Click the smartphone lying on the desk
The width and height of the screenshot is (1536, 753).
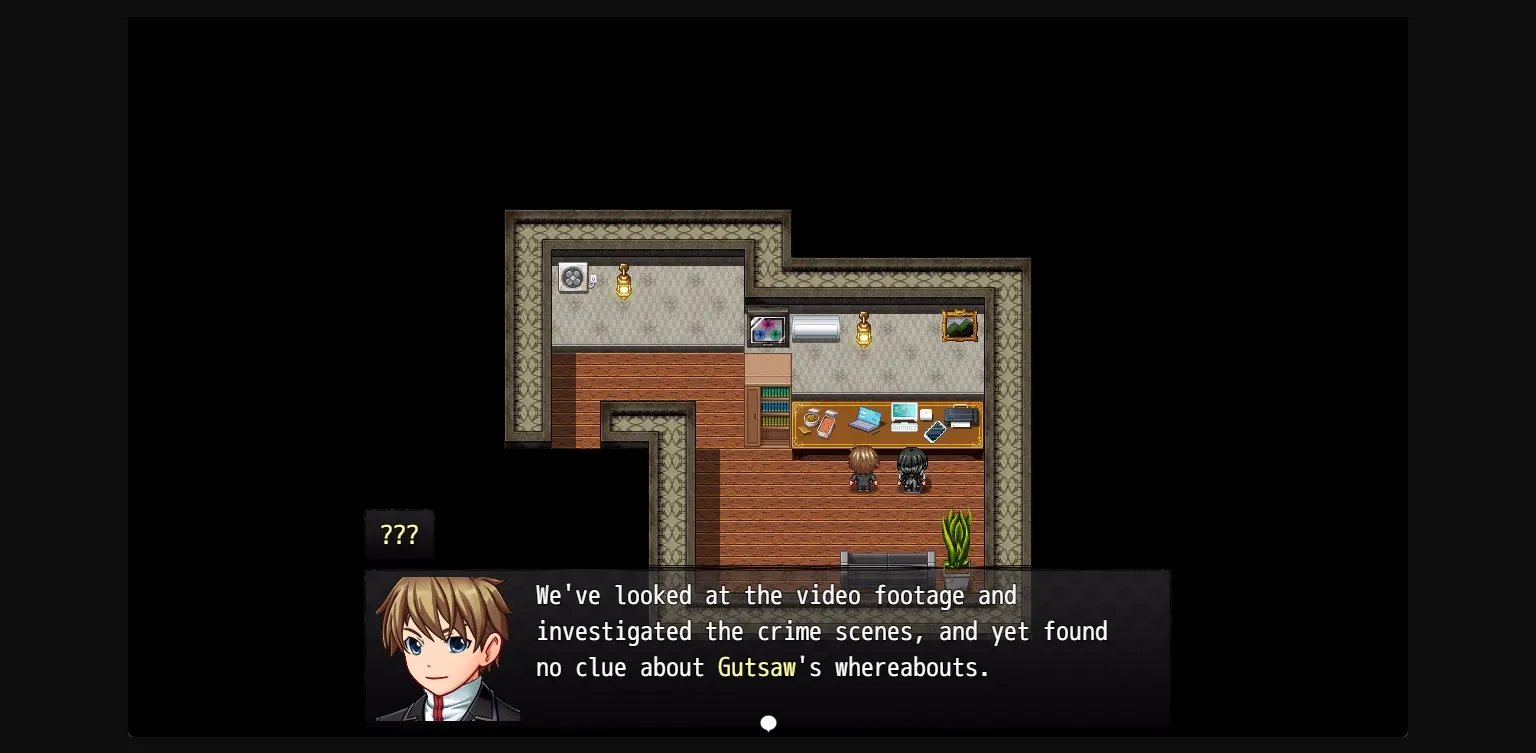tap(934, 432)
